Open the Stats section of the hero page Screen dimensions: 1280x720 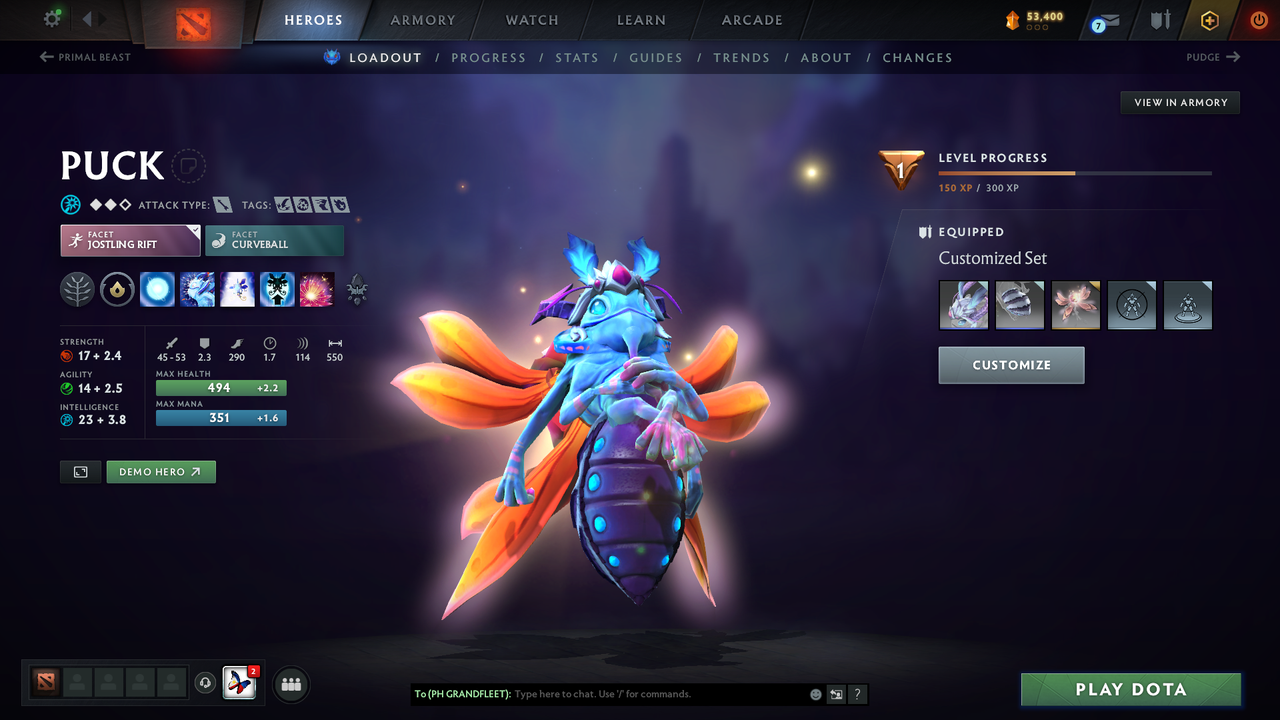coord(577,57)
